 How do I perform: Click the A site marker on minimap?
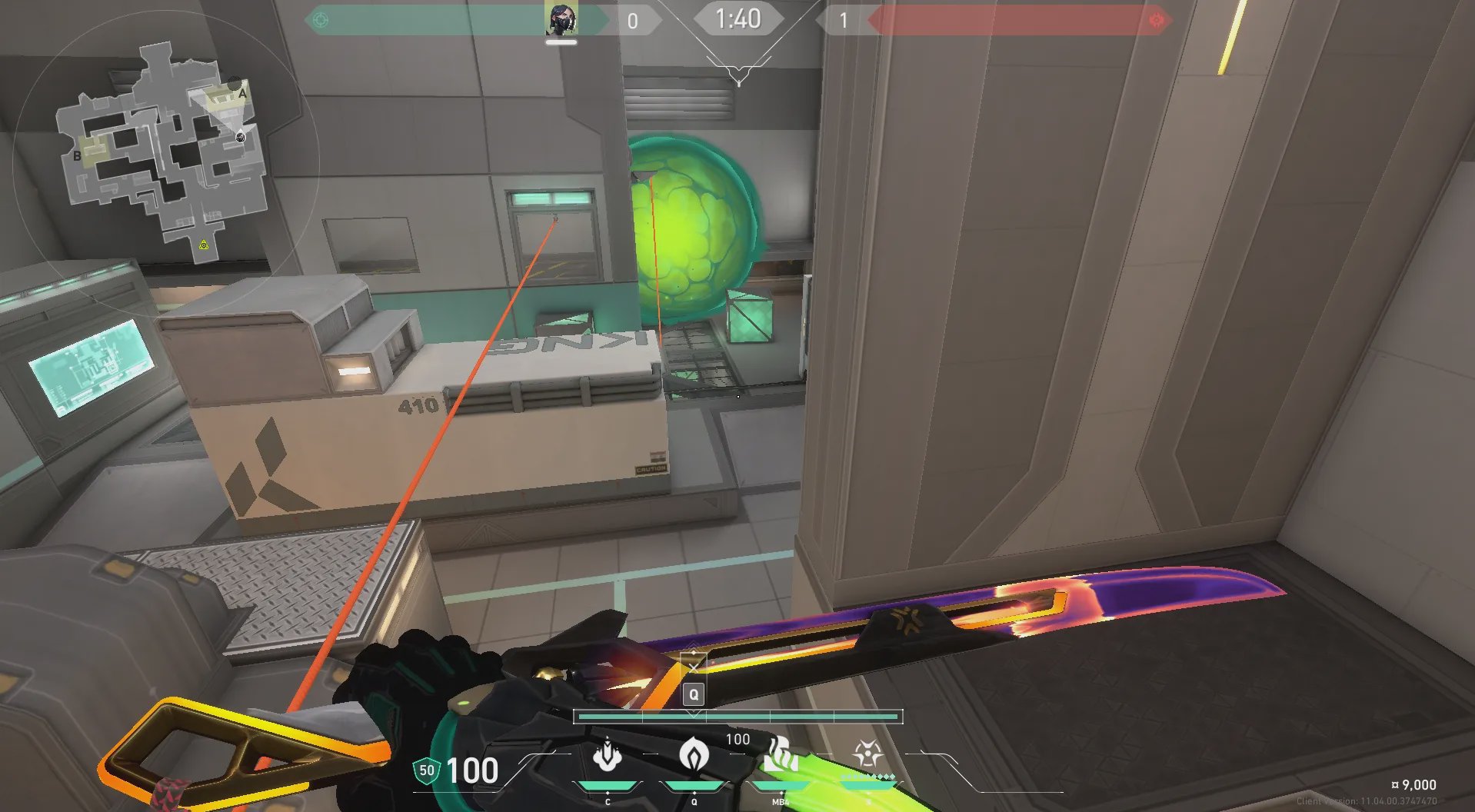pos(242,94)
